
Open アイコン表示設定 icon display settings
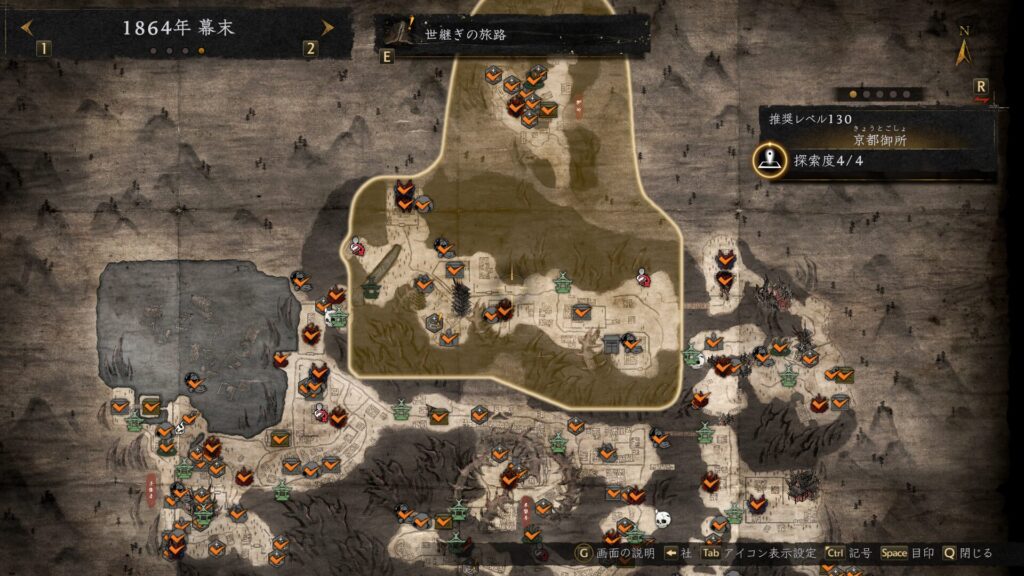762,553
